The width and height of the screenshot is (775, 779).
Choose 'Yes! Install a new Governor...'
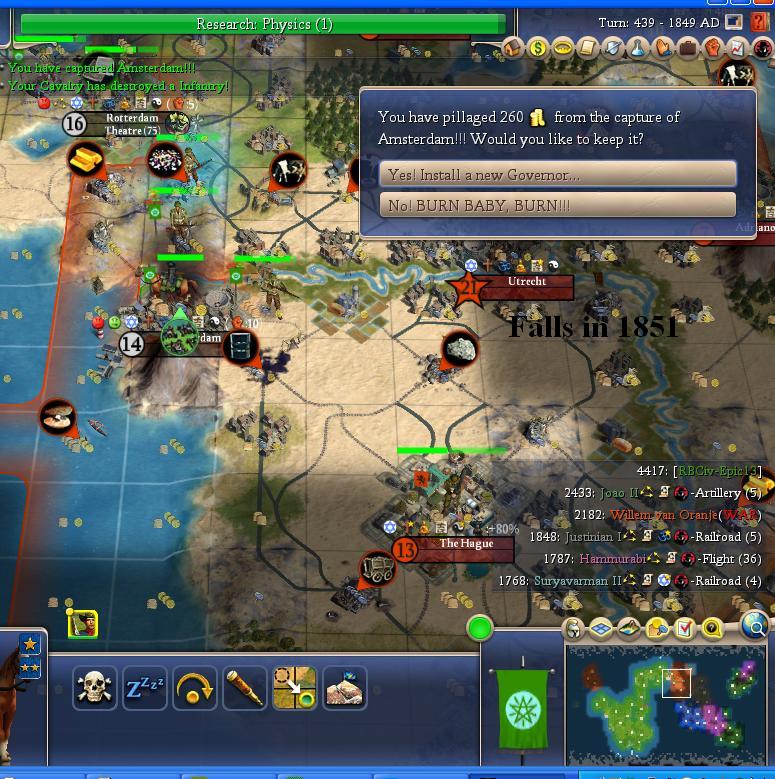[558, 175]
